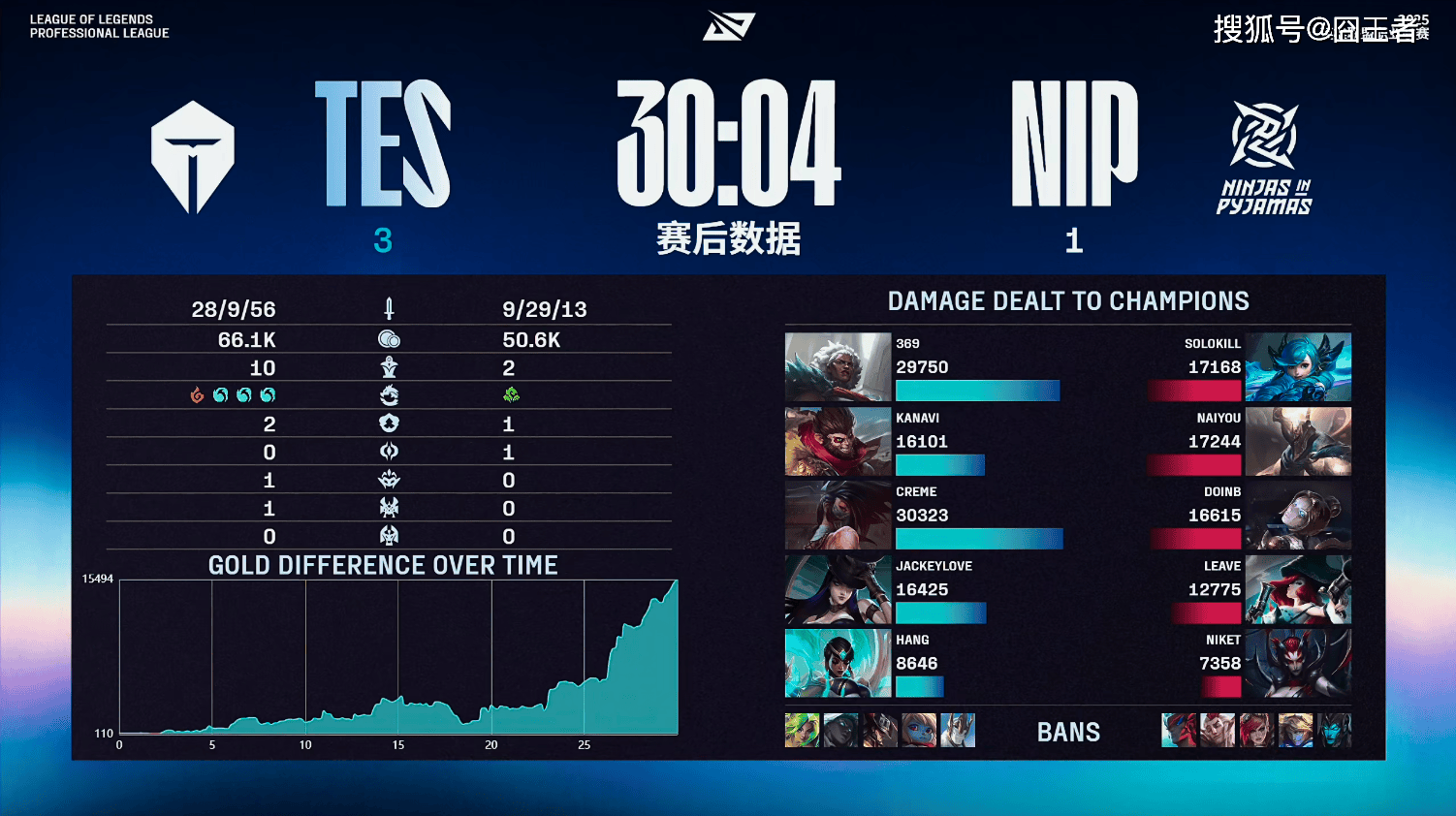The width and height of the screenshot is (1456, 816).
Task: Open Leave's champion portrait
Action: [1297, 589]
